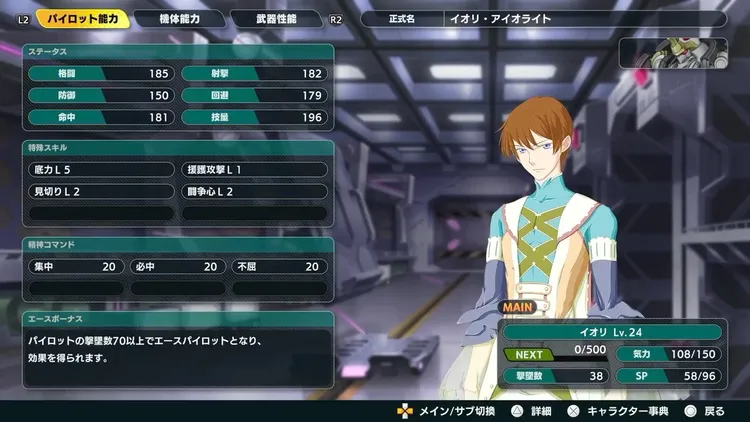
Task: Select the 集中 spirit command
Action: [x=76, y=267]
